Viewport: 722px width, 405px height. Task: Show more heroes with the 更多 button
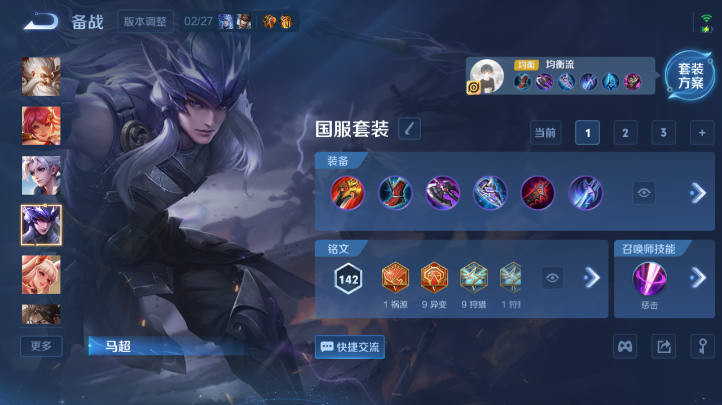pos(41,346)
